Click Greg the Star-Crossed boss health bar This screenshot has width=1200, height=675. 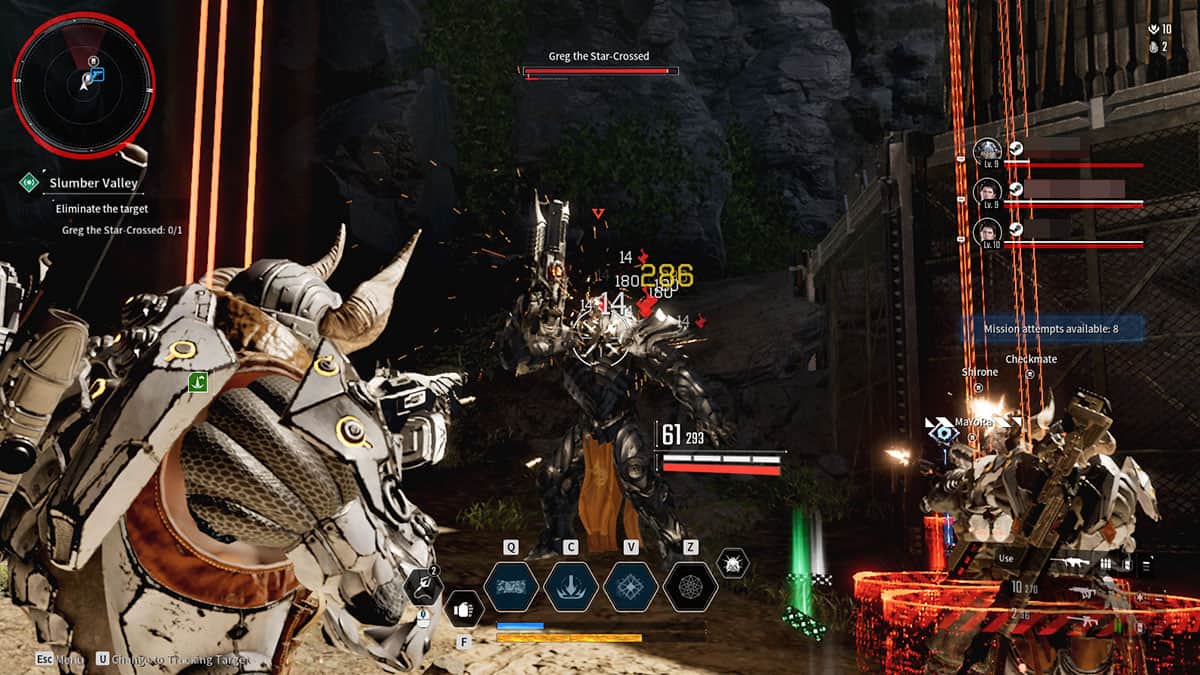(600, 71)
